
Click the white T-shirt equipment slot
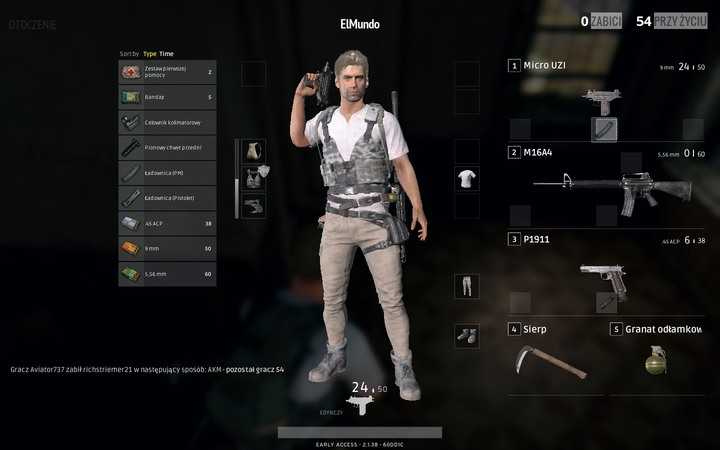pyautogui.click(x=467, y=179)
